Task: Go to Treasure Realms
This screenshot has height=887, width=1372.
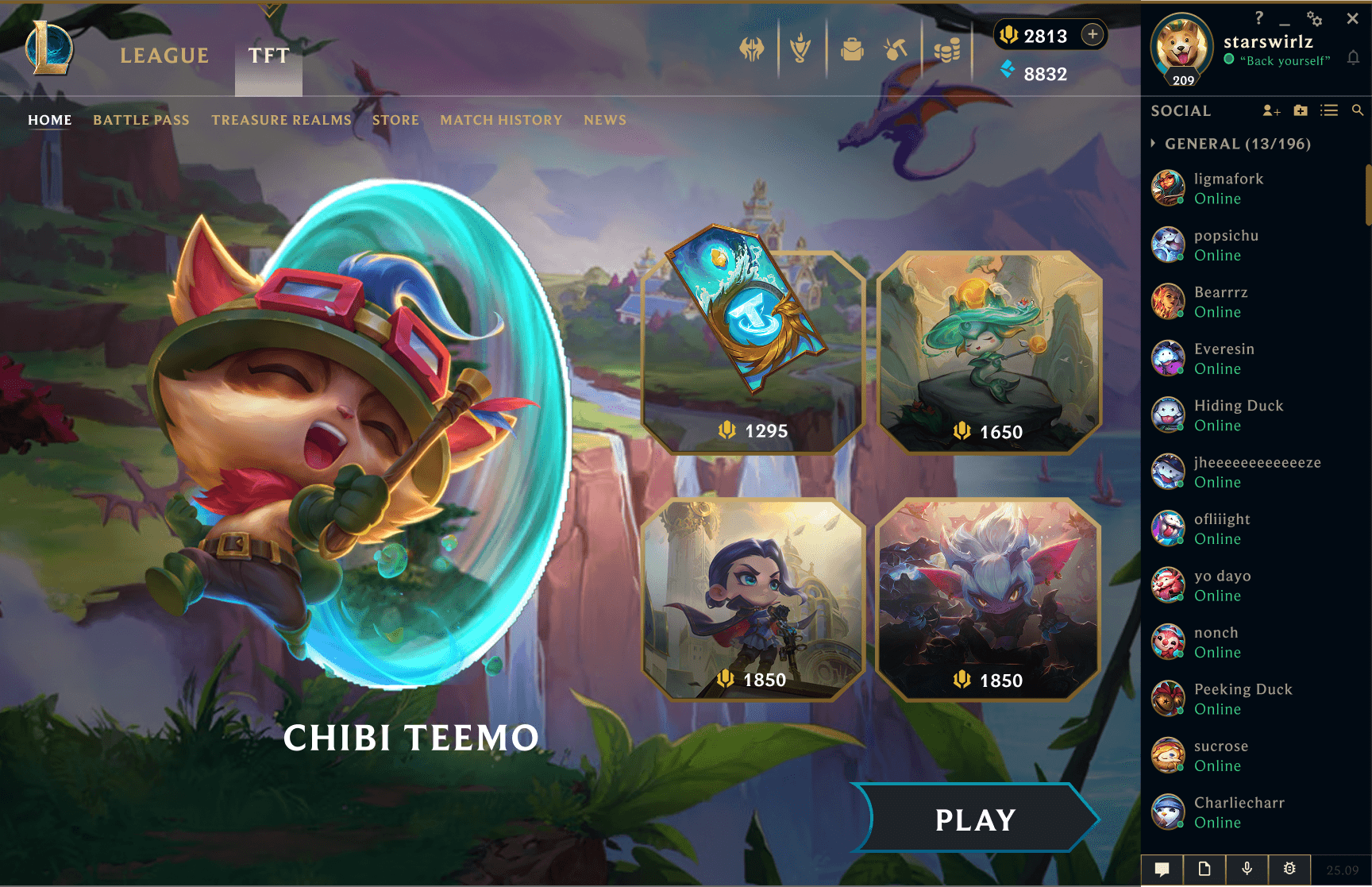Action: 281,120
